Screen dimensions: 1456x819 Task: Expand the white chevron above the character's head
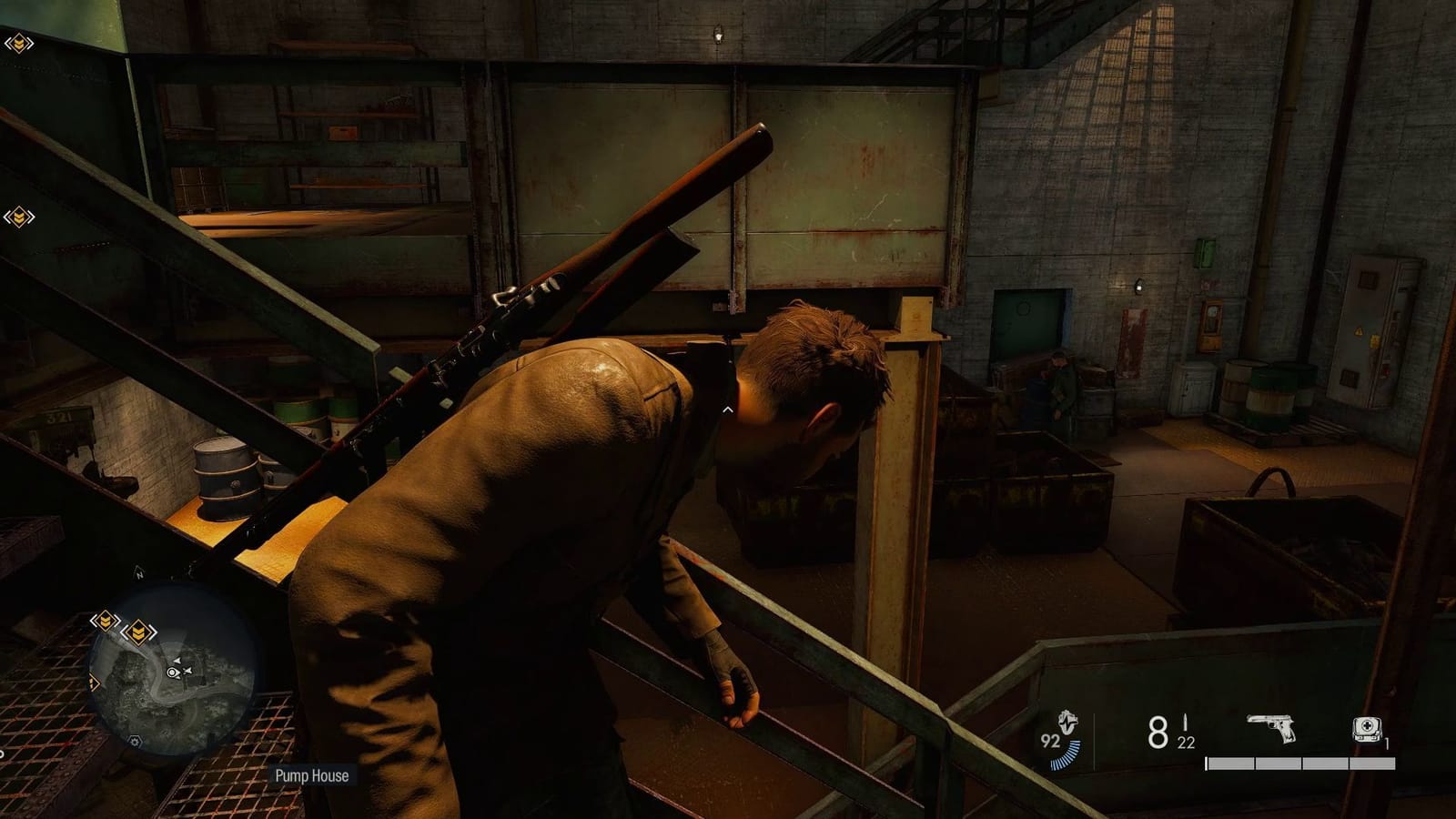(728, 409)
